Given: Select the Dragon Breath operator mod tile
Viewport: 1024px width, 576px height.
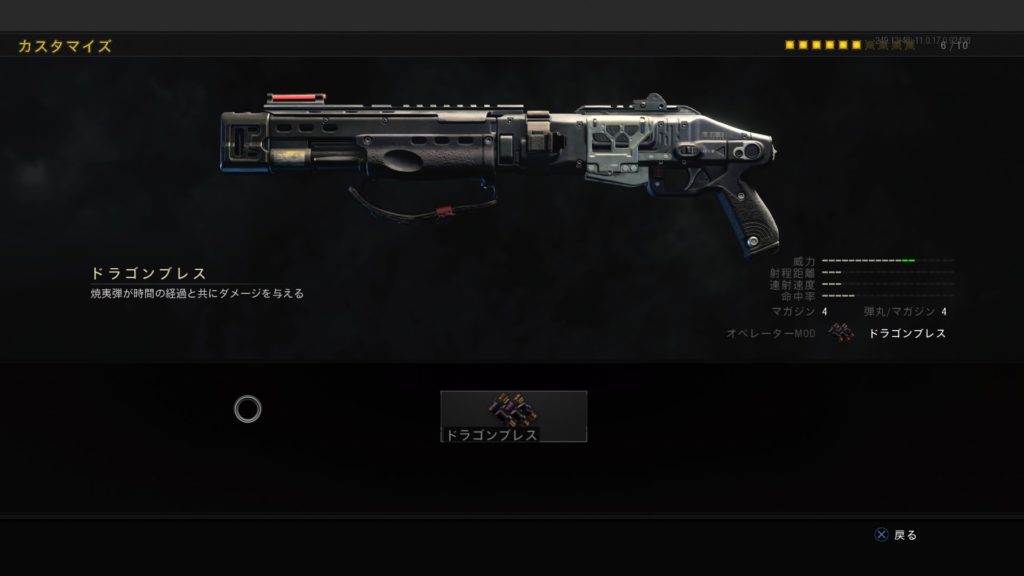Looking at the screenshot, I should click(513, 415).
